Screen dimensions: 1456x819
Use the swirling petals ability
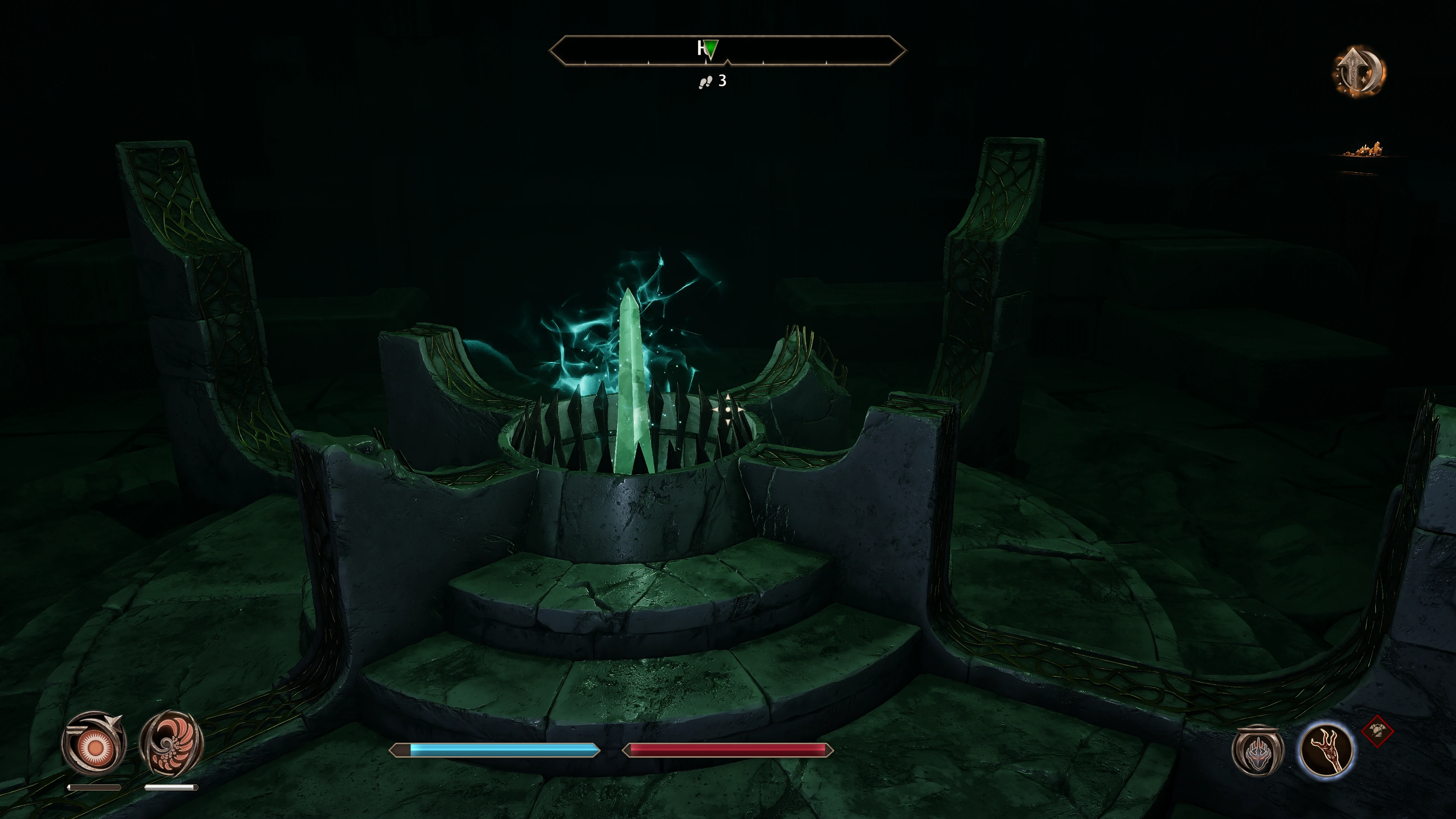coord(171,743)
